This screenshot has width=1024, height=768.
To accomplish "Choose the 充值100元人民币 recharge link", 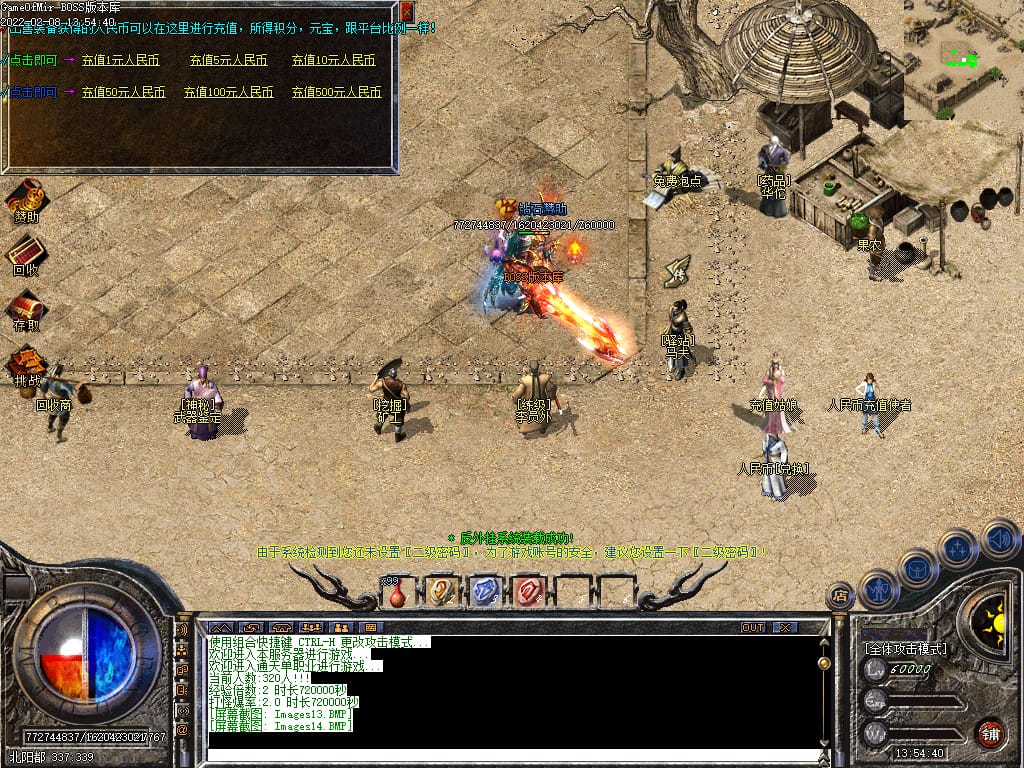I will click(x=228, y=92).
